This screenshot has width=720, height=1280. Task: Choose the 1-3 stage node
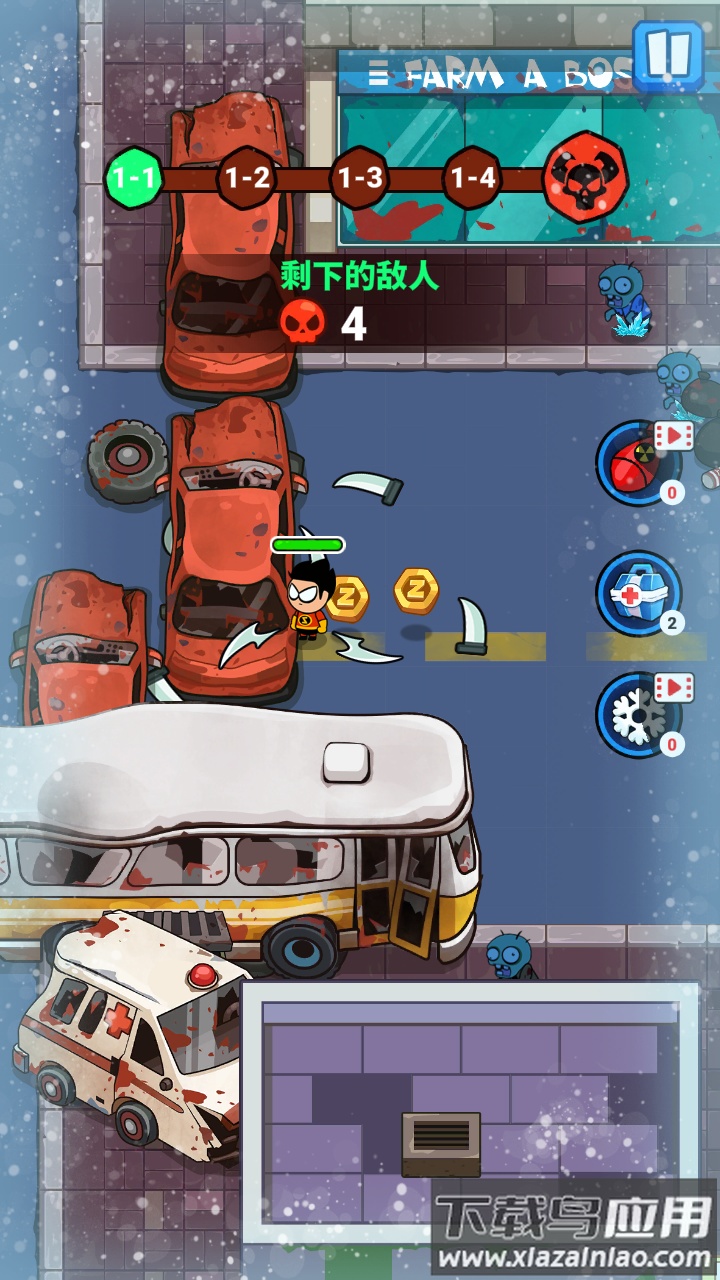pos(359,179)
